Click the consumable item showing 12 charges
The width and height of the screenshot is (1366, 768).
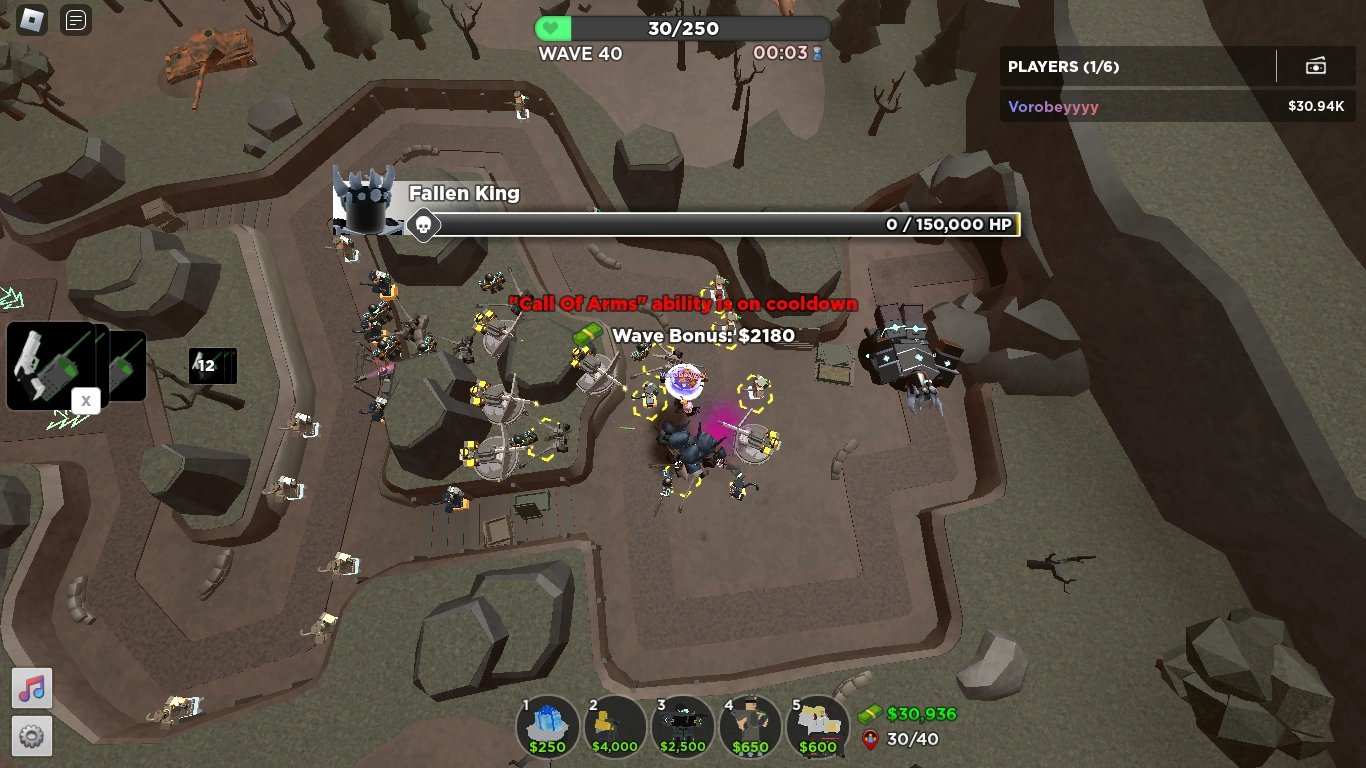(213, 366)
